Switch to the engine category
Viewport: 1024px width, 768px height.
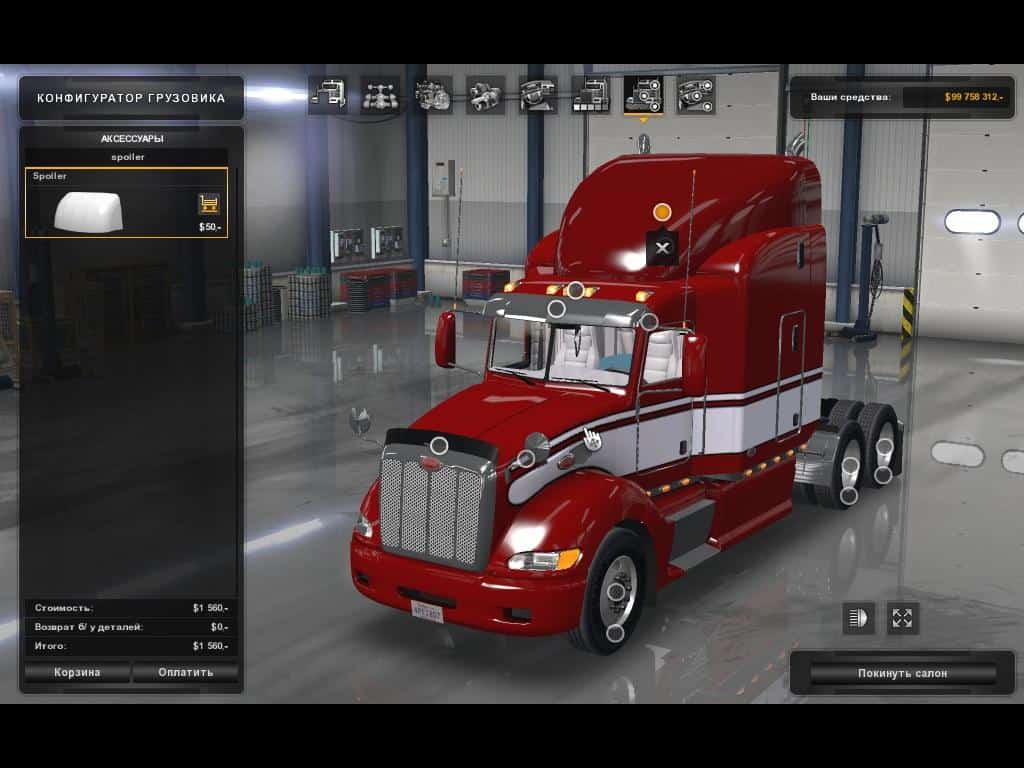[433, 95]
